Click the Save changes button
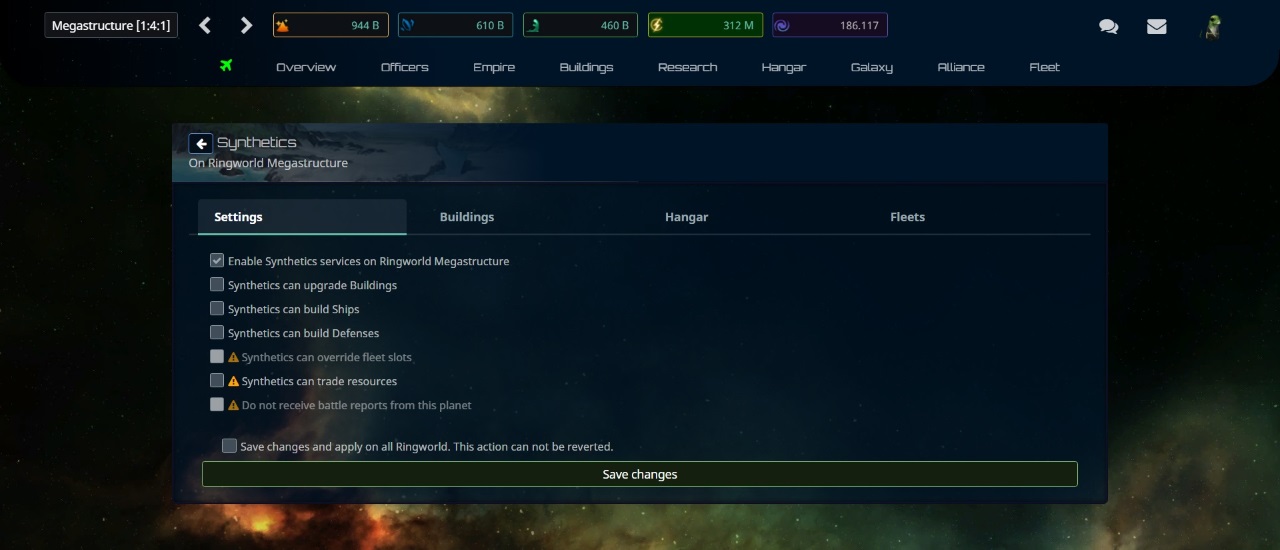The height and width of the screenshot is (550, 1280). pyautogui.click(x=640, y=474)
